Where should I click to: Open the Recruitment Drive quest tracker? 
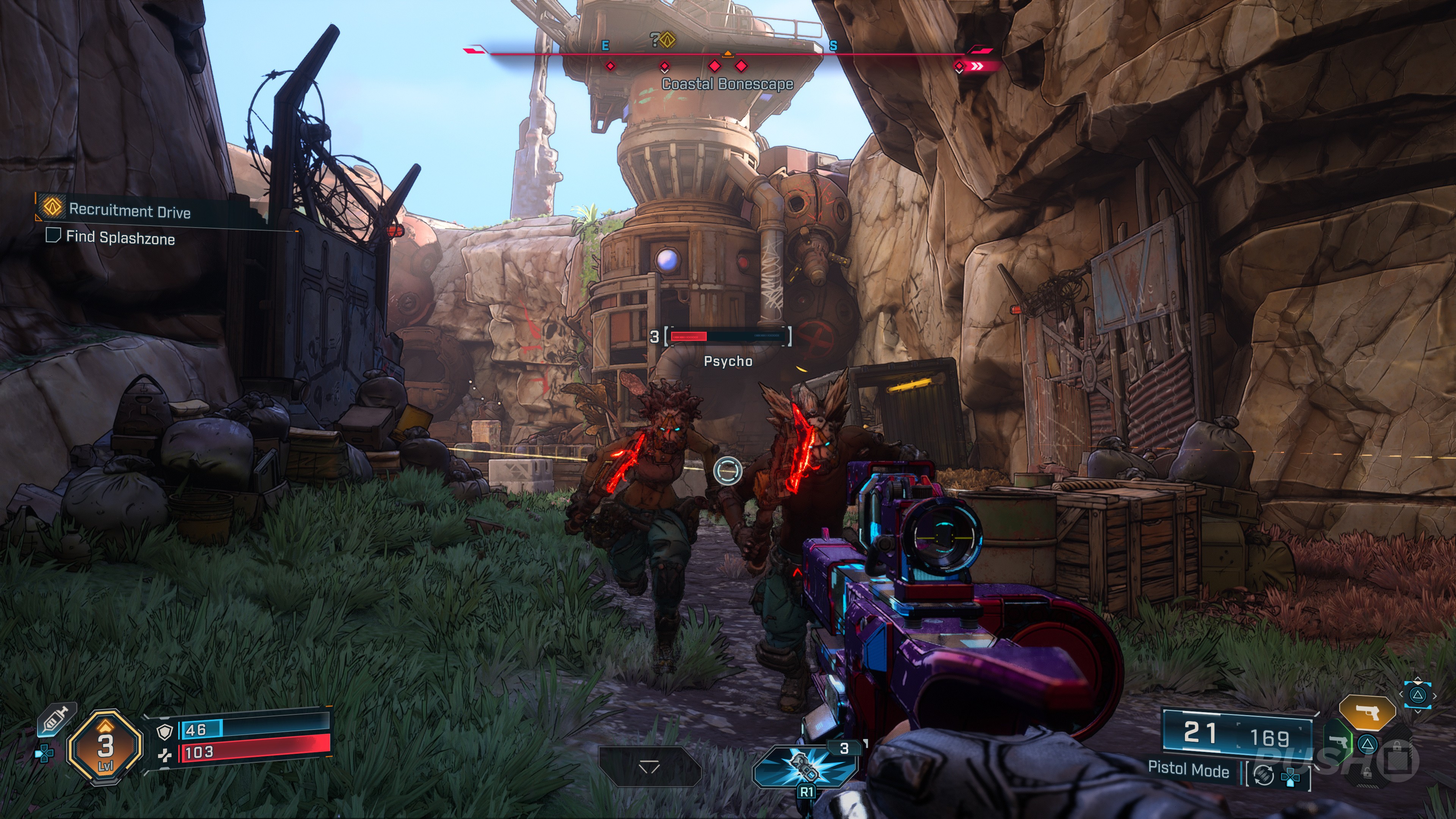pyautogui.click(x=129, y=210)
